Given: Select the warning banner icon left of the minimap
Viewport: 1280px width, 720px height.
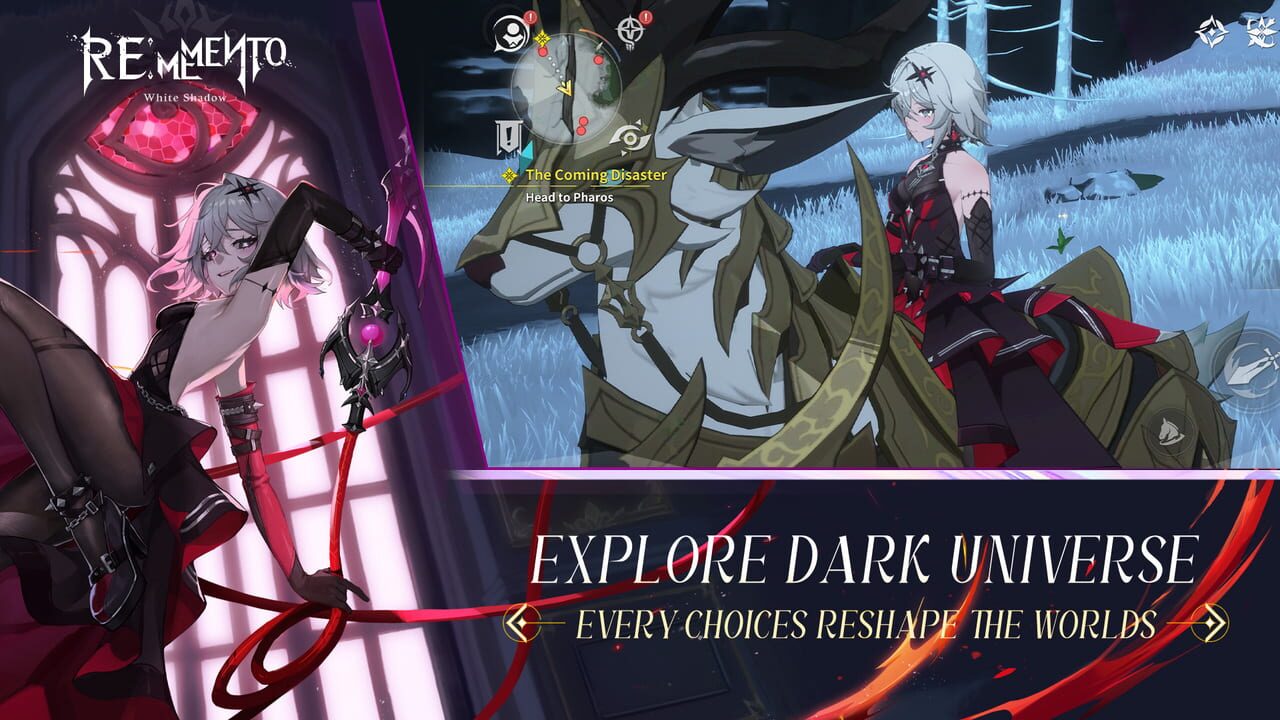Looking at the screenshot, I should tap(507, 136).
